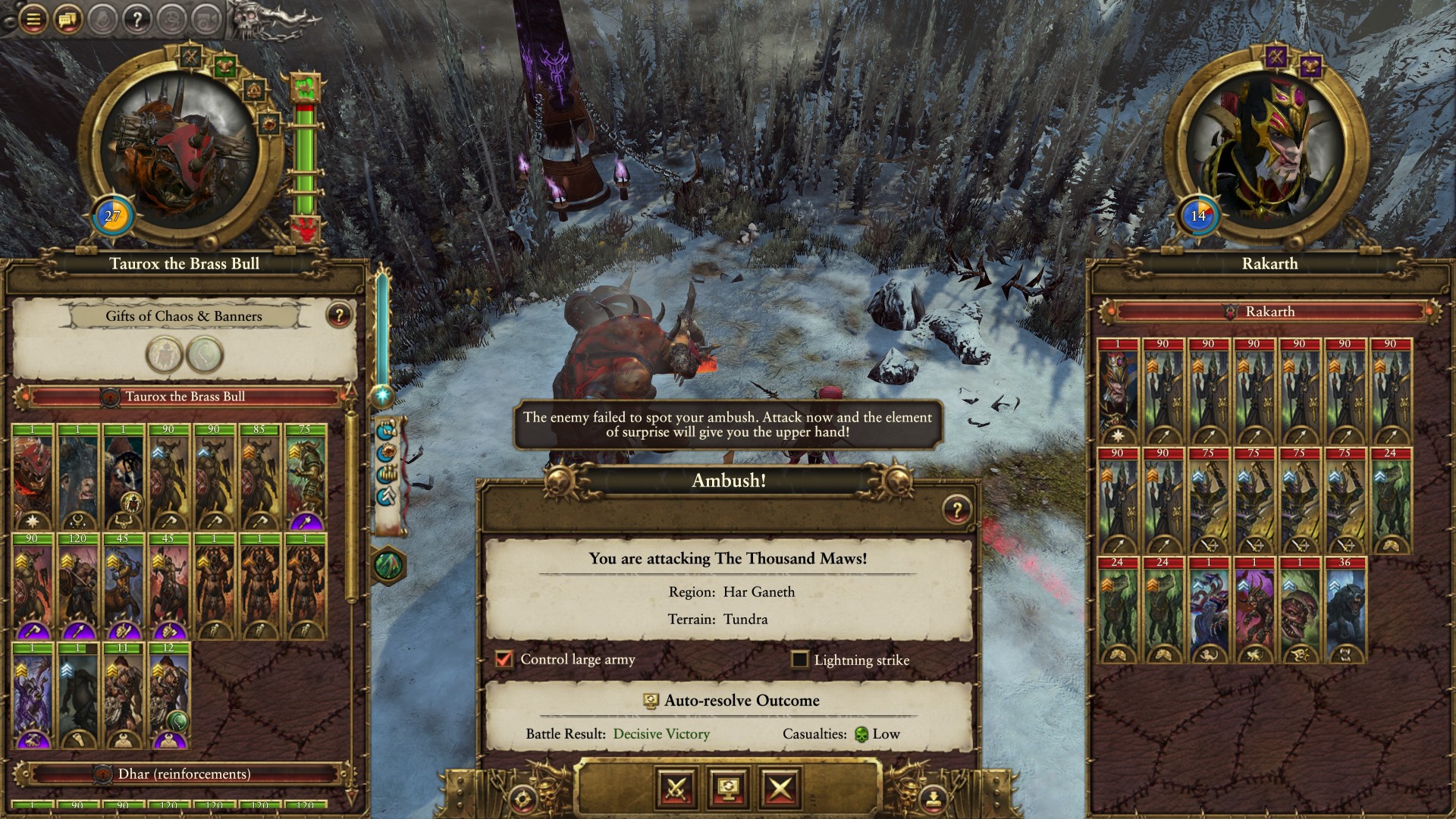
Task: Select Rakarth's lord unit card
Action: pos(1117,392)
